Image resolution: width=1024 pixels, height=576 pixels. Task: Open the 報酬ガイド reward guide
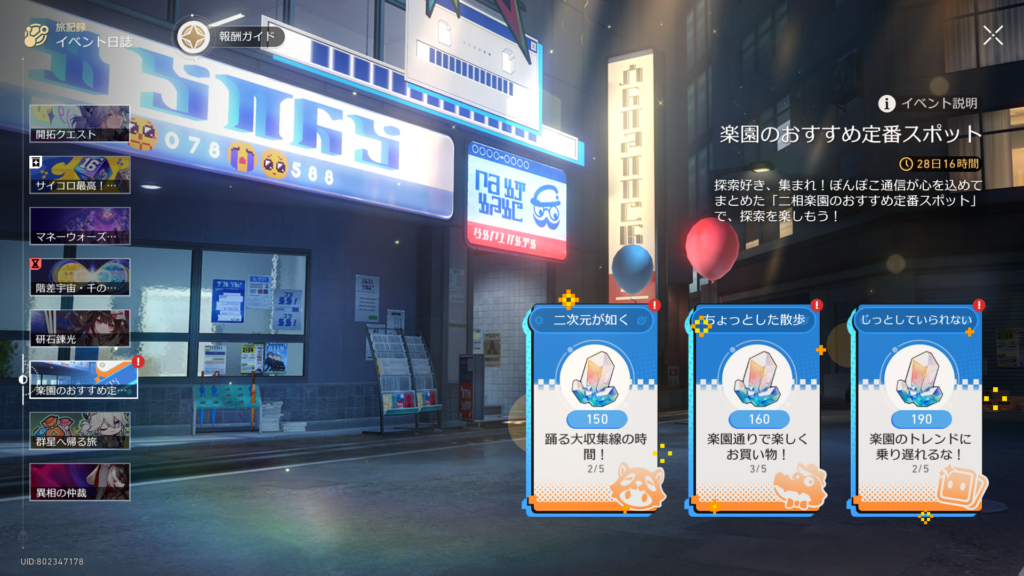click(230, 37)
